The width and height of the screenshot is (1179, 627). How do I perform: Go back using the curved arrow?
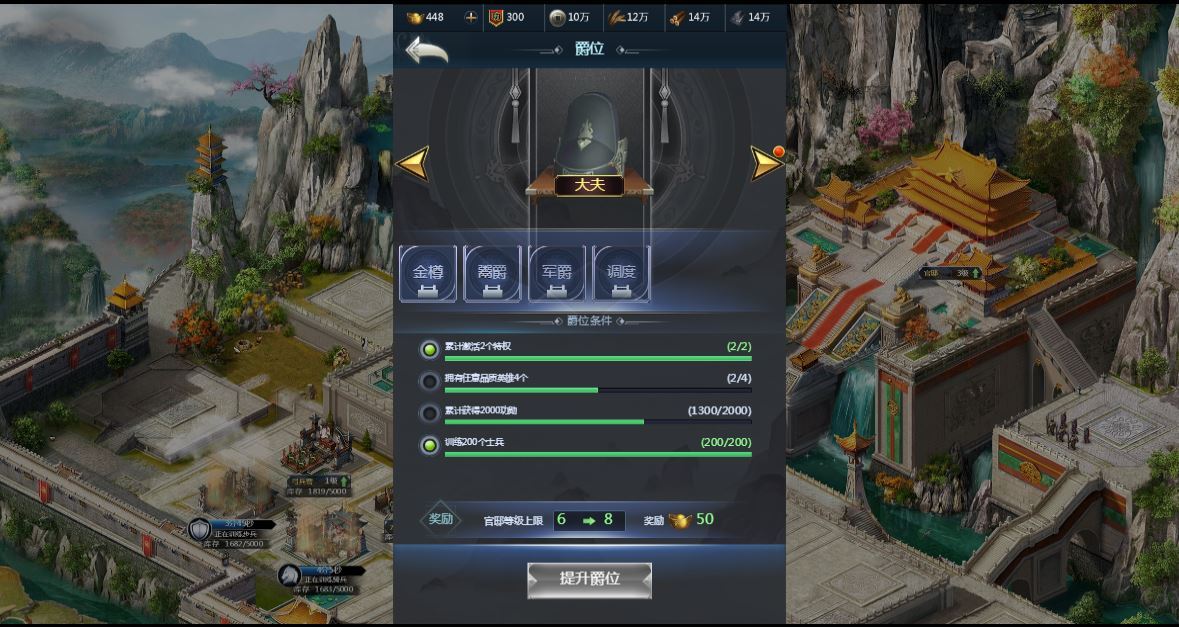pyautogui.click(x=426, y=50)
